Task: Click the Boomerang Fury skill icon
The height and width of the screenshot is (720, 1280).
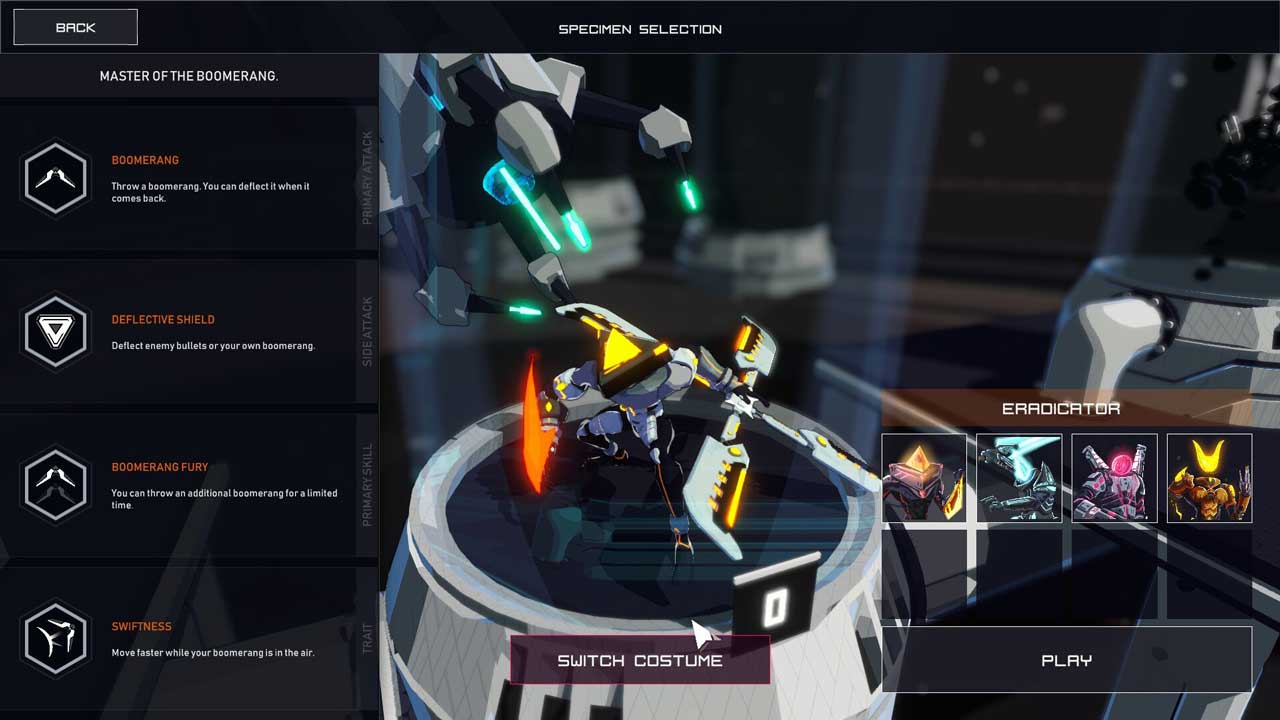Action: point(56,485)
